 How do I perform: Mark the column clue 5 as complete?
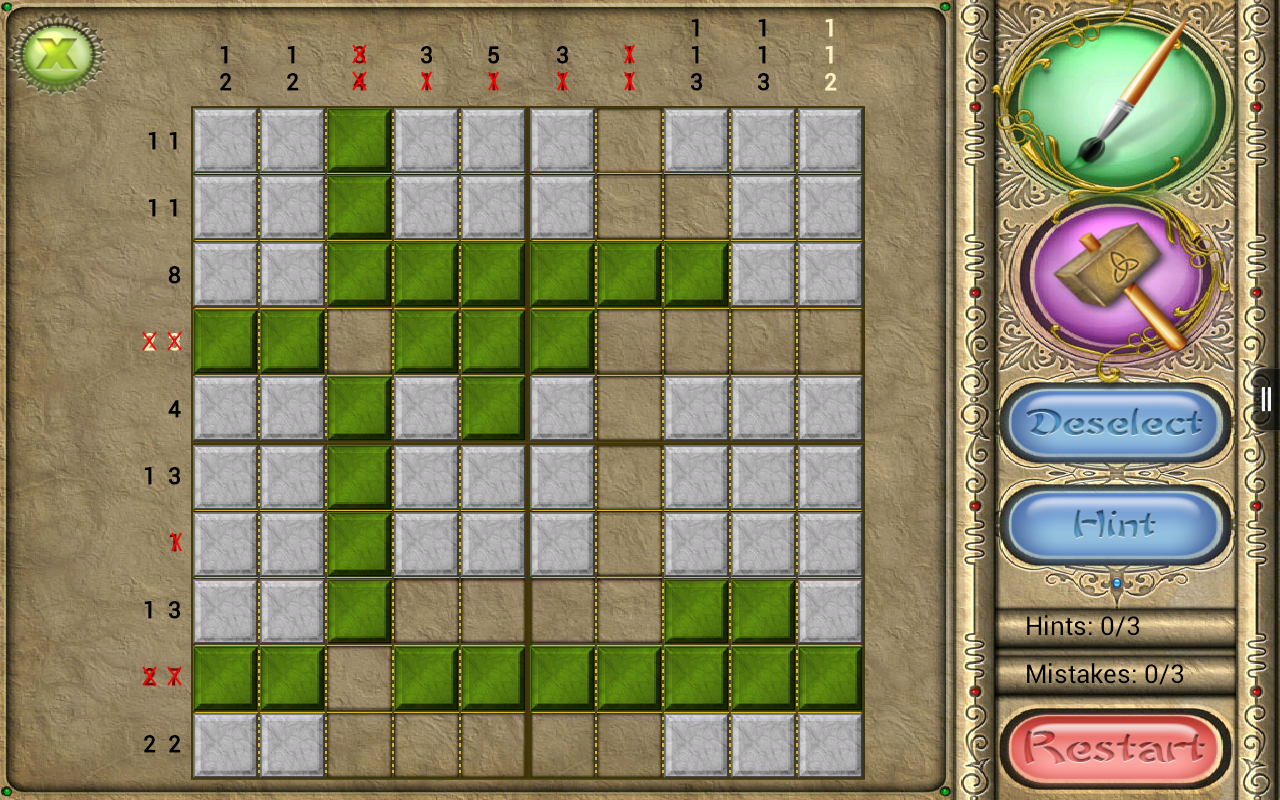(492, 55)
